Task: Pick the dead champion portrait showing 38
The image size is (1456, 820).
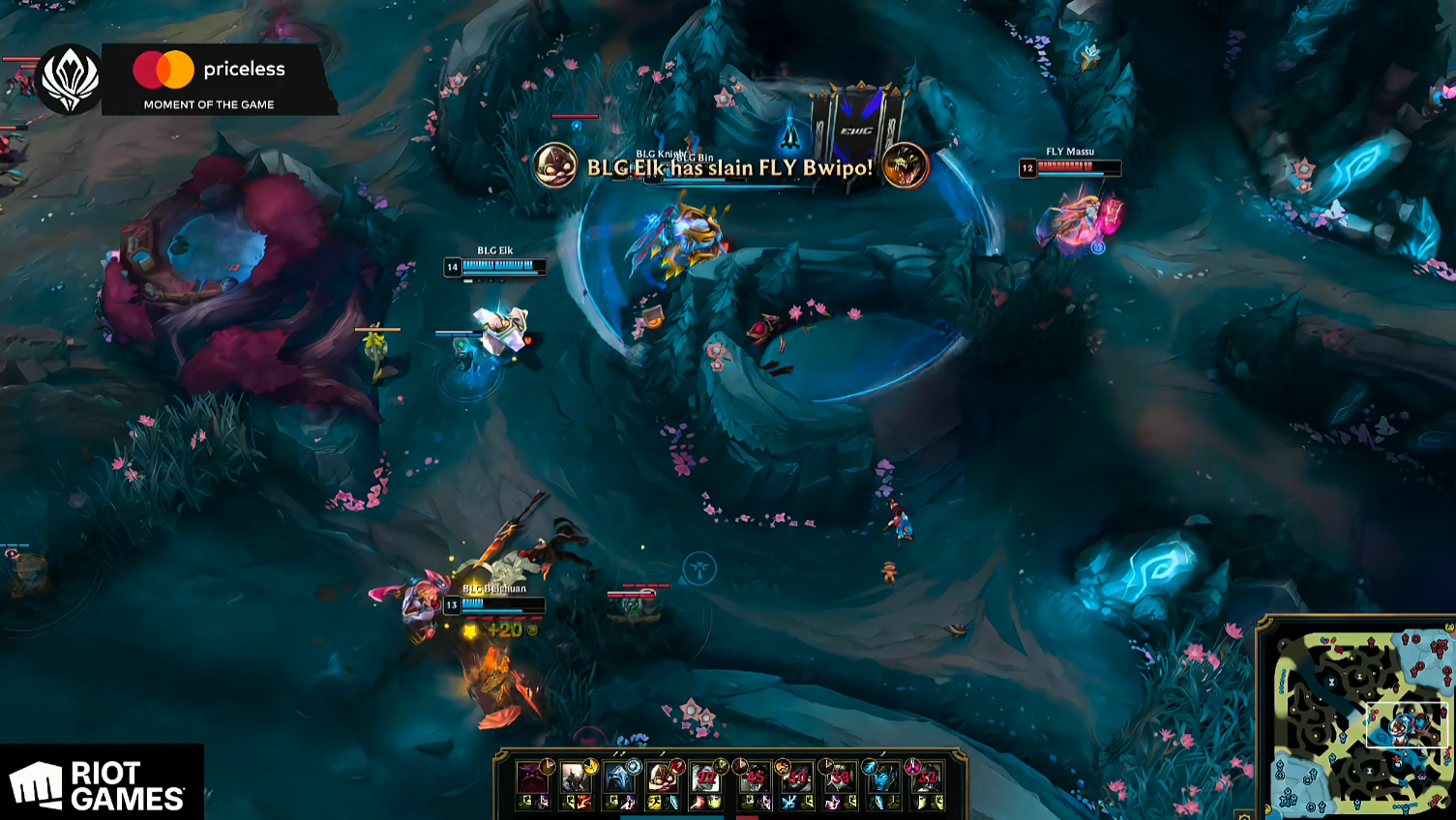Action: (x=841, y=777)
